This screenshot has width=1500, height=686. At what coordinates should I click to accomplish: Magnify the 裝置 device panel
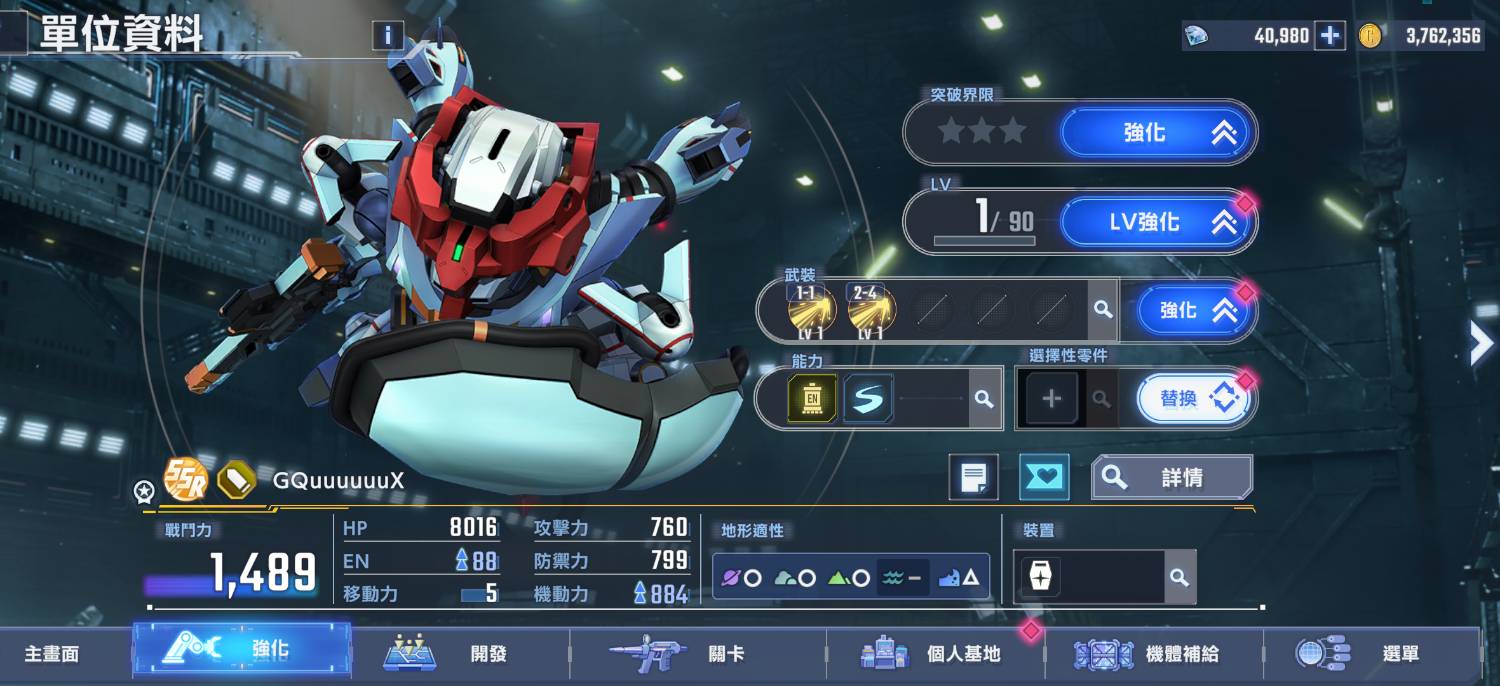pyautogui.click(x=1179, y=577)
